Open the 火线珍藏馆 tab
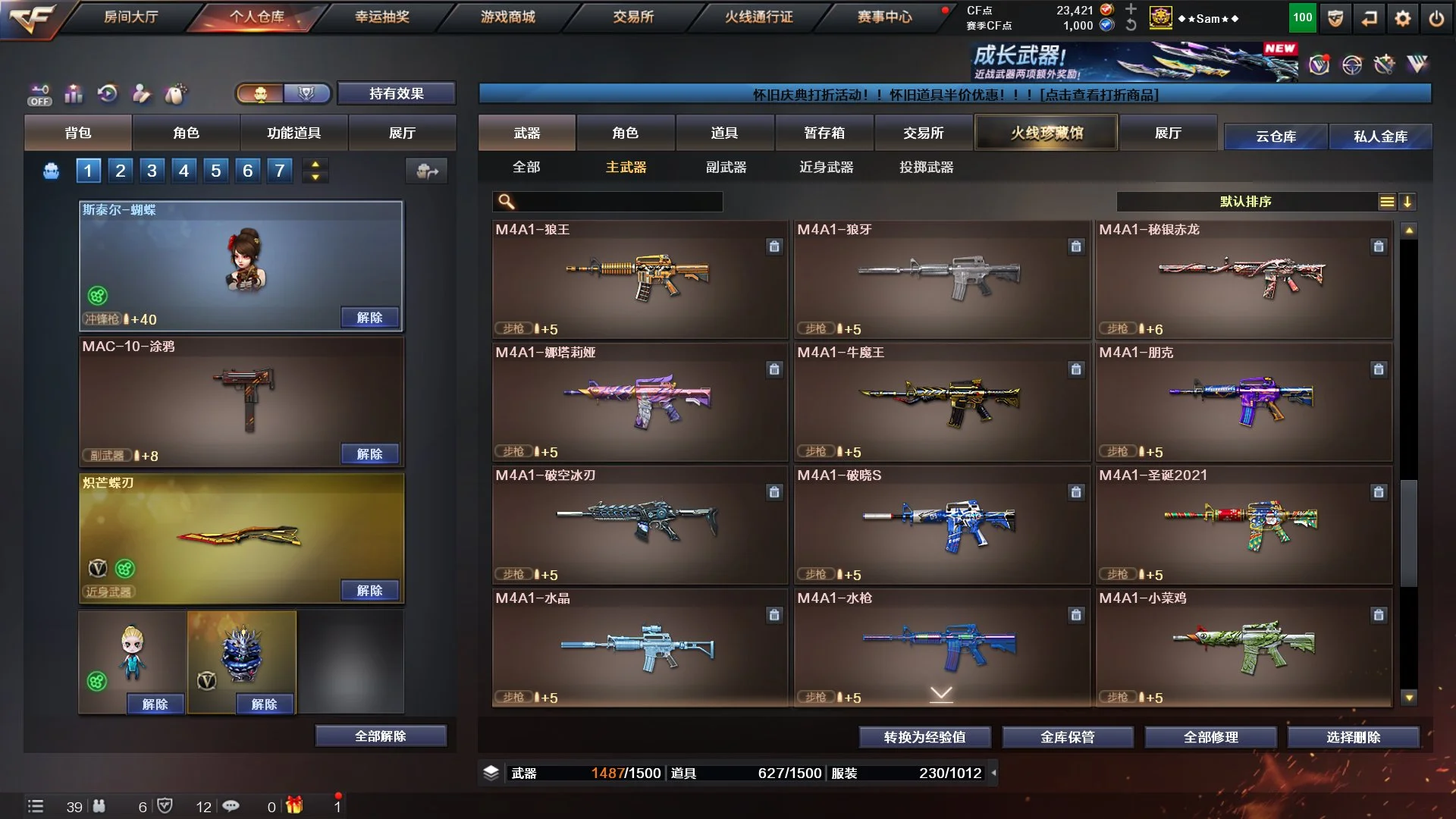The image size is (1456, 819). click(1046, 133)
